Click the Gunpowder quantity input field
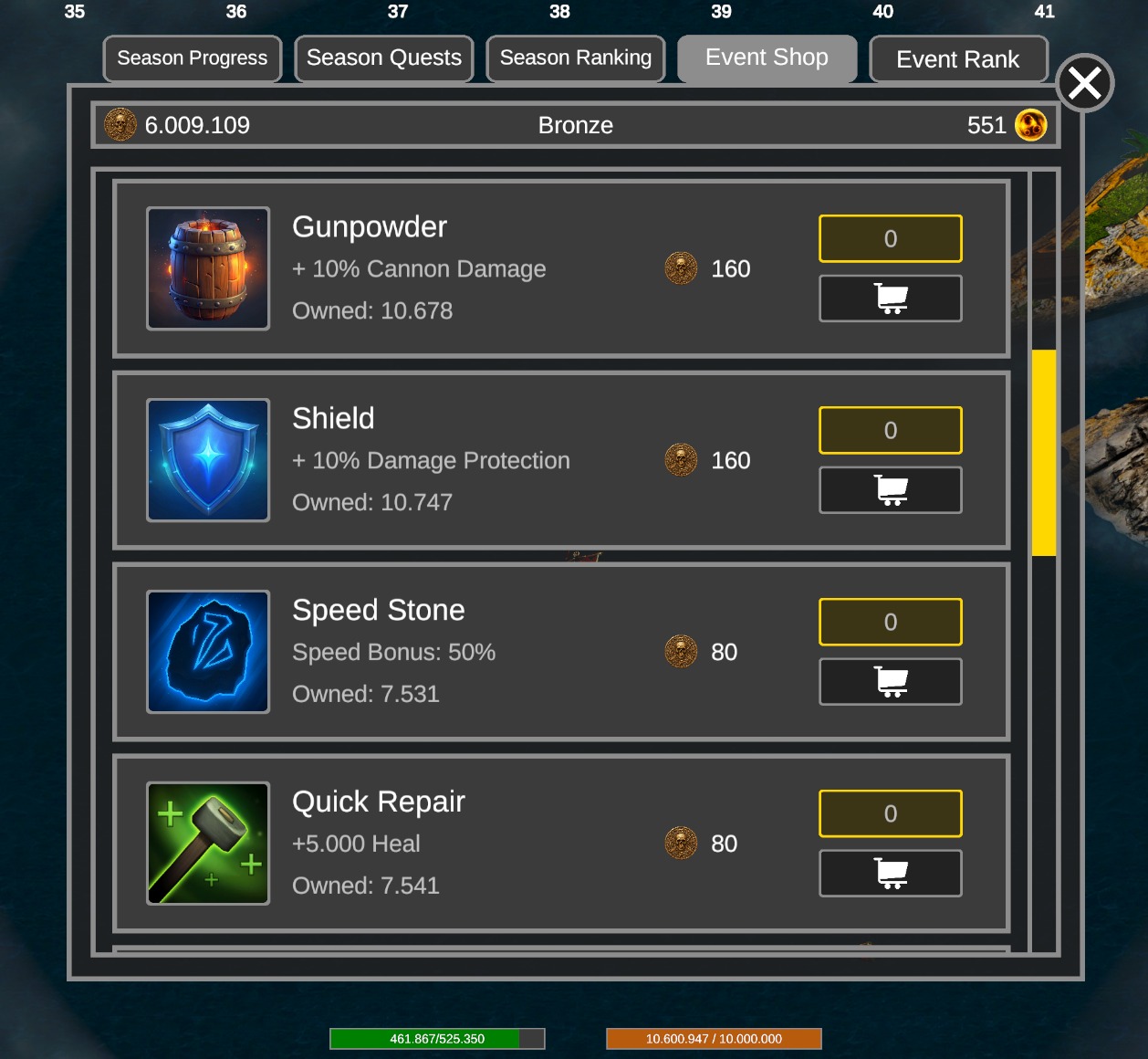 pos(890,239)
